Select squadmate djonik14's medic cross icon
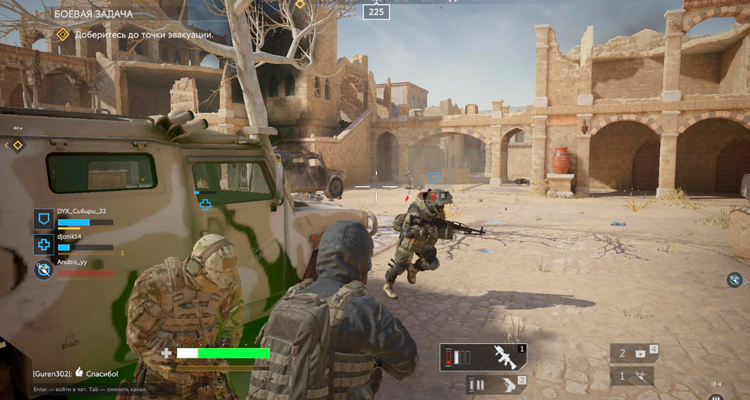This screenshot has width=750, height=400. click(43, 244)
